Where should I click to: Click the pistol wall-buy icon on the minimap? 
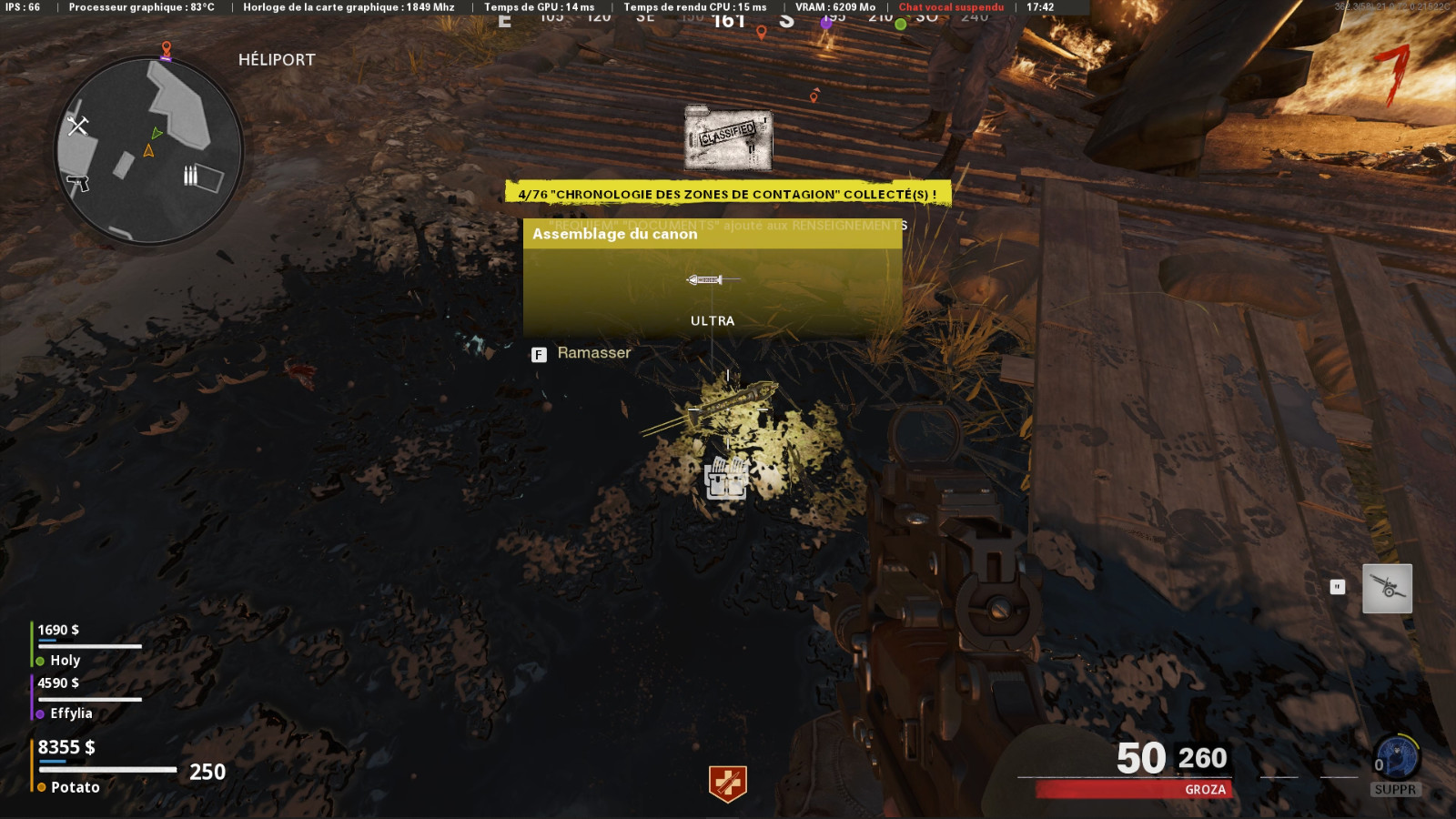[x=77, y=182]
